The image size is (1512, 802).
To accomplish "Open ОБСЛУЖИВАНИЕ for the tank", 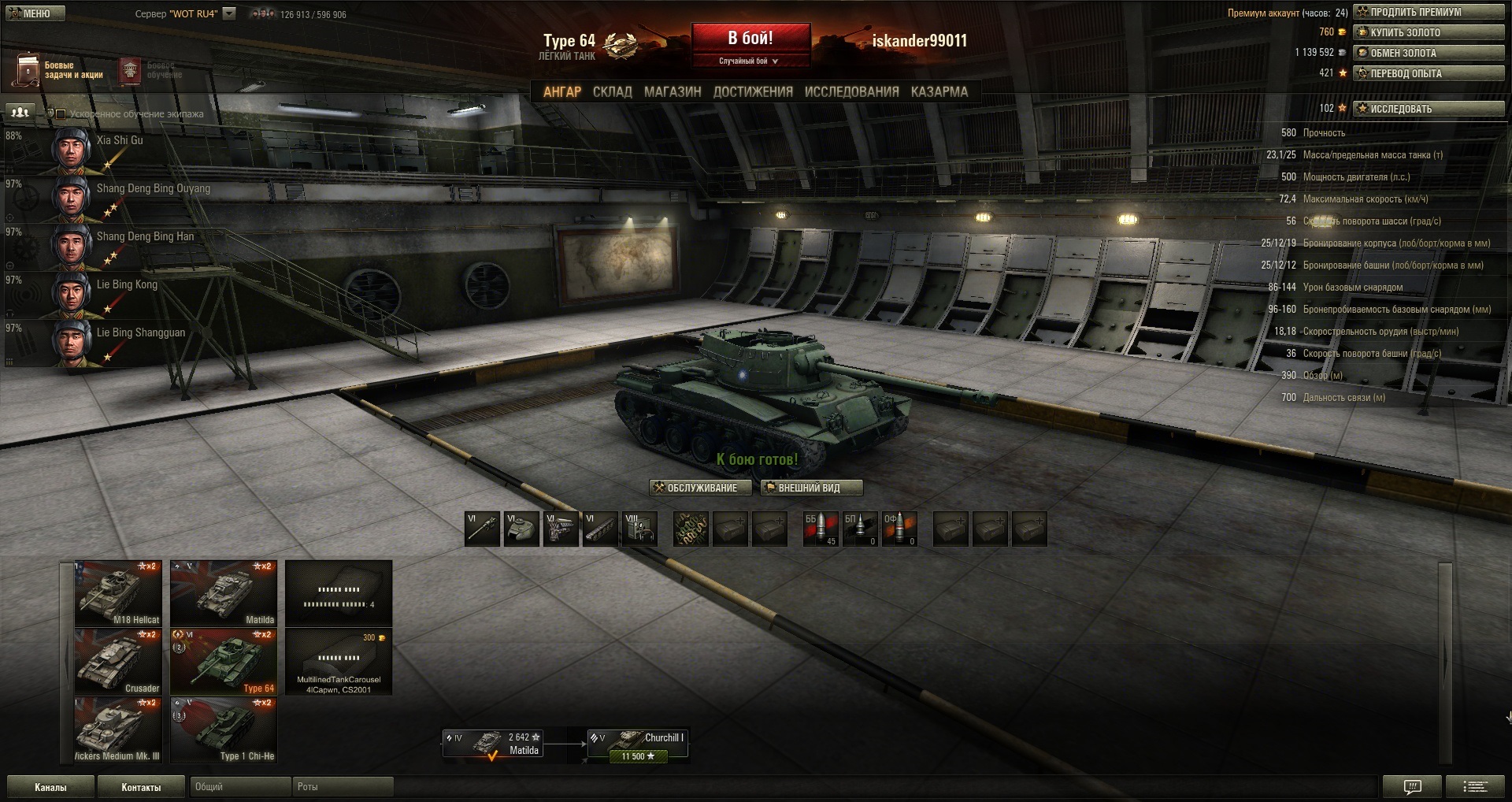I will coord(700,488).
